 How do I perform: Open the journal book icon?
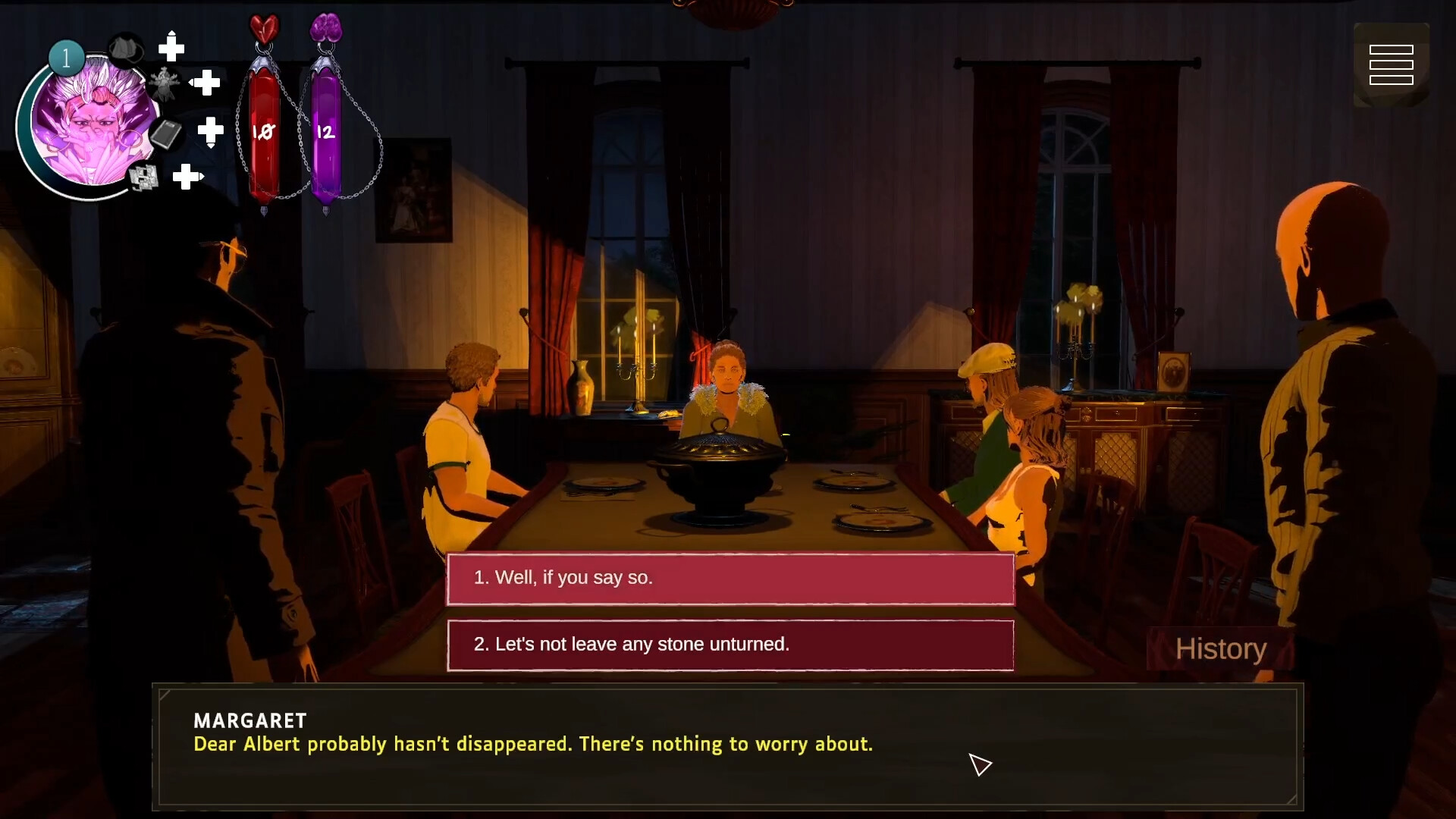click(x=168, y=134)
